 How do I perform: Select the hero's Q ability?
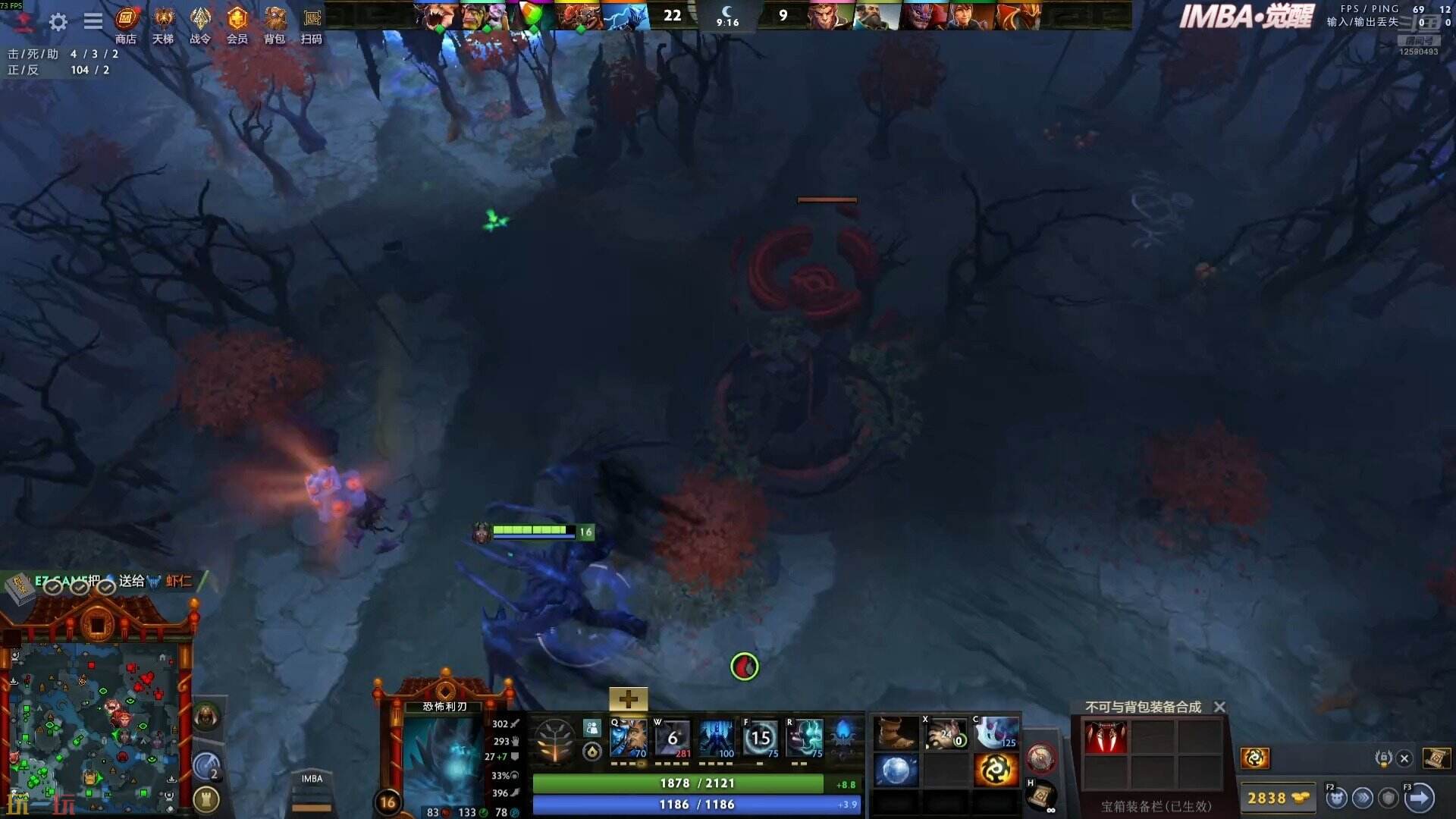629,737
